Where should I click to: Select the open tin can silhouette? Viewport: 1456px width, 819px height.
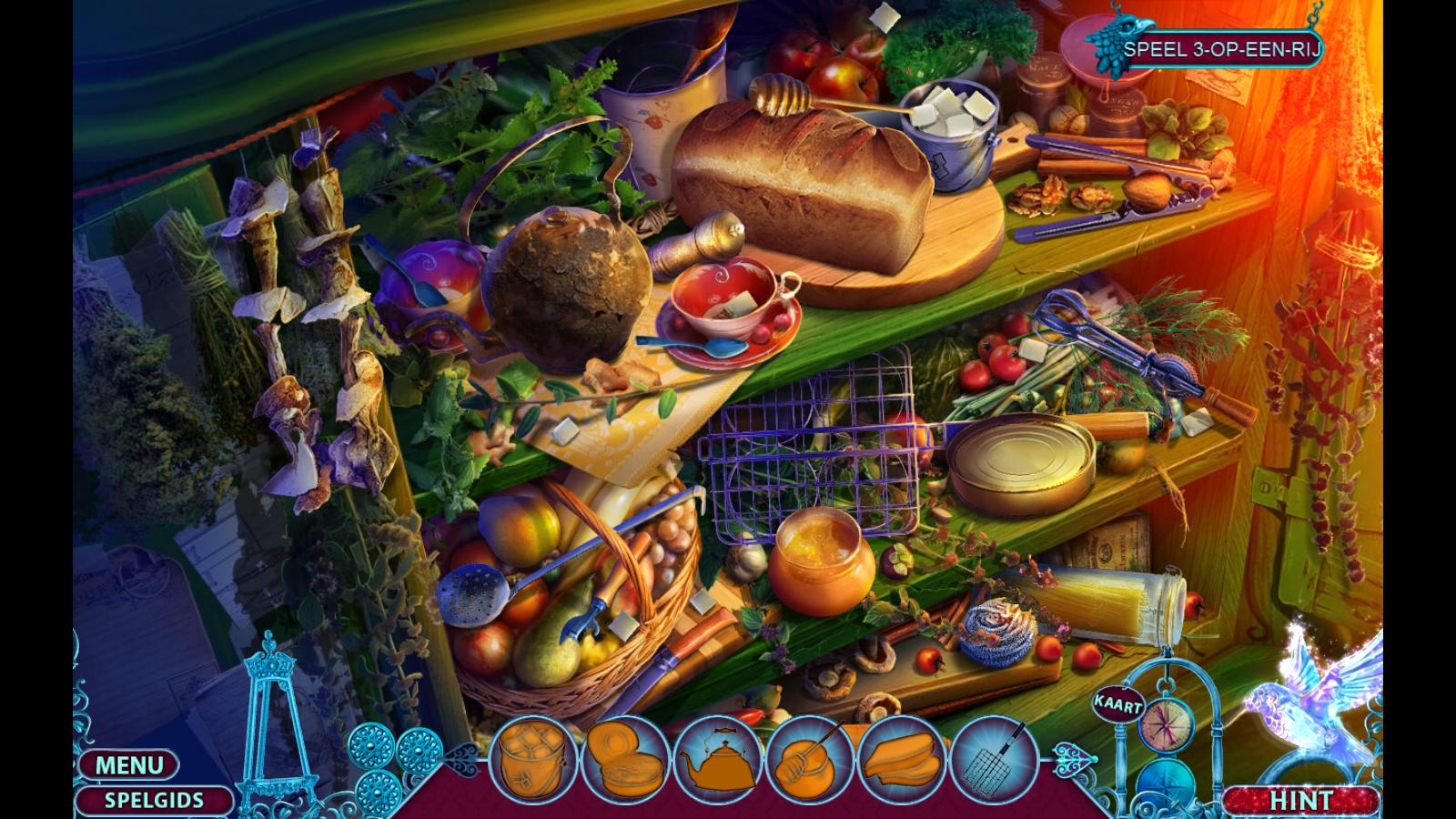click(x=624, y=761)
